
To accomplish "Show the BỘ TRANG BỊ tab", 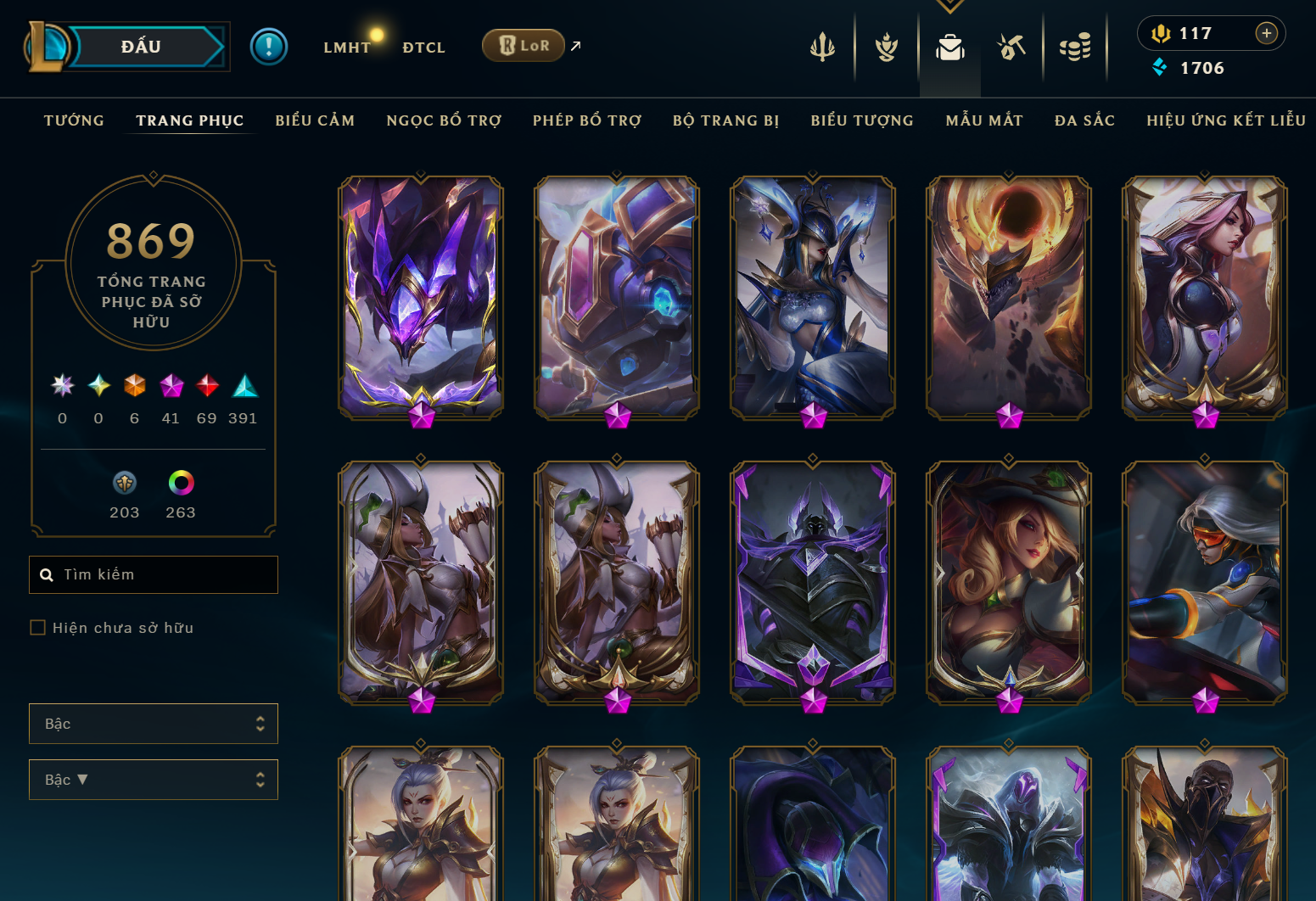I will 725,120.
